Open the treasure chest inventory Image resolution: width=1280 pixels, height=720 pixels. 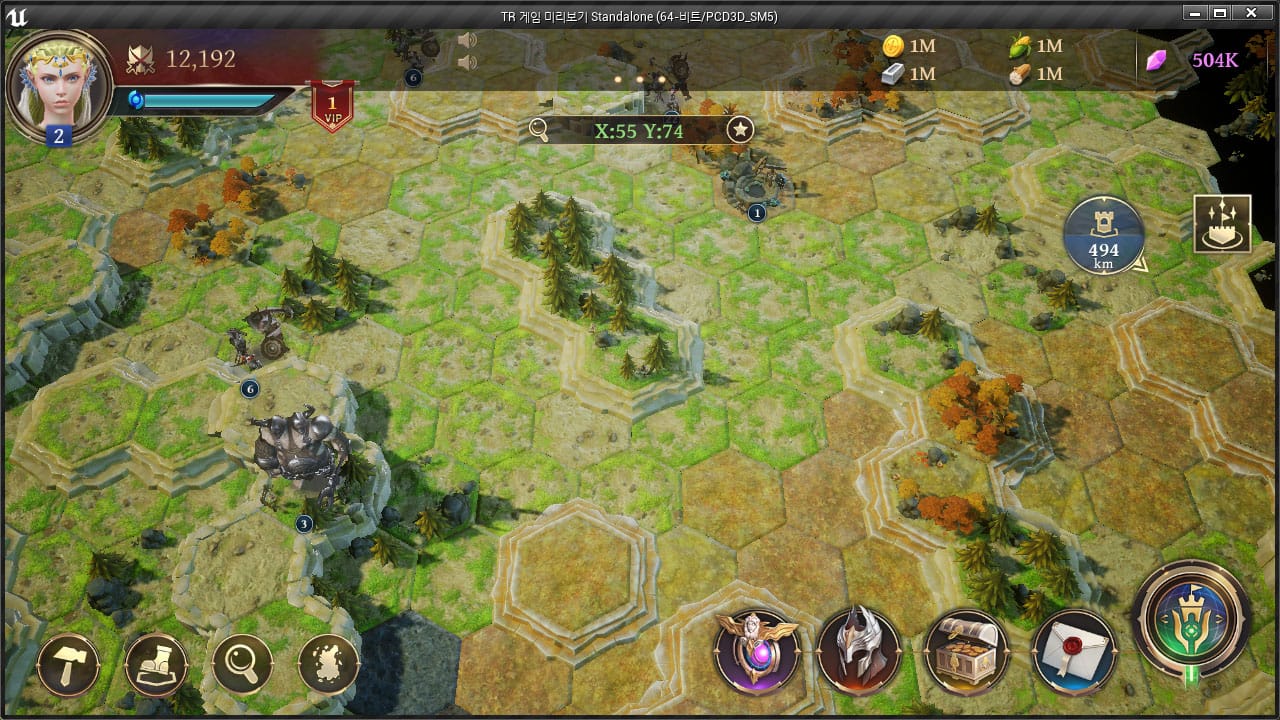coord(966,652)
